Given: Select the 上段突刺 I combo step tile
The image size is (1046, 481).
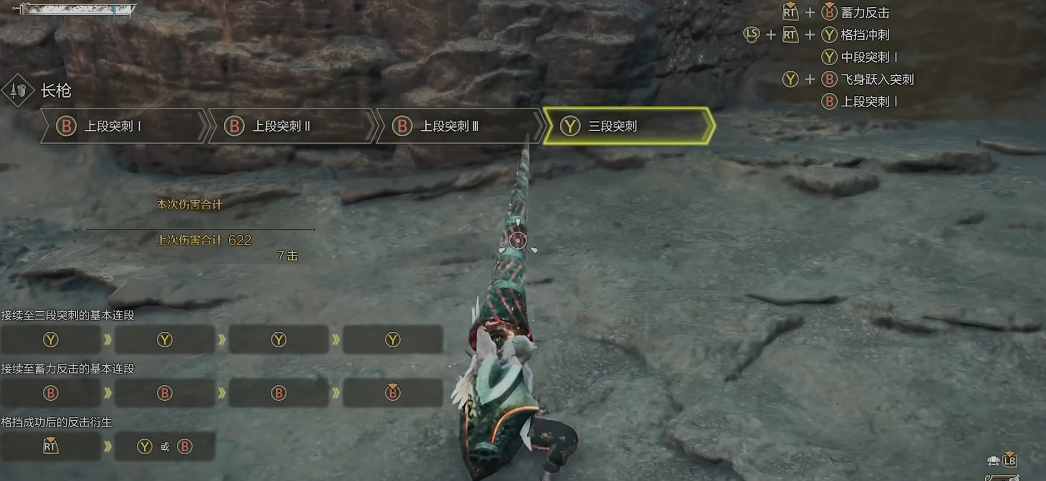Looking at the screenshot, I should point(123,126).
